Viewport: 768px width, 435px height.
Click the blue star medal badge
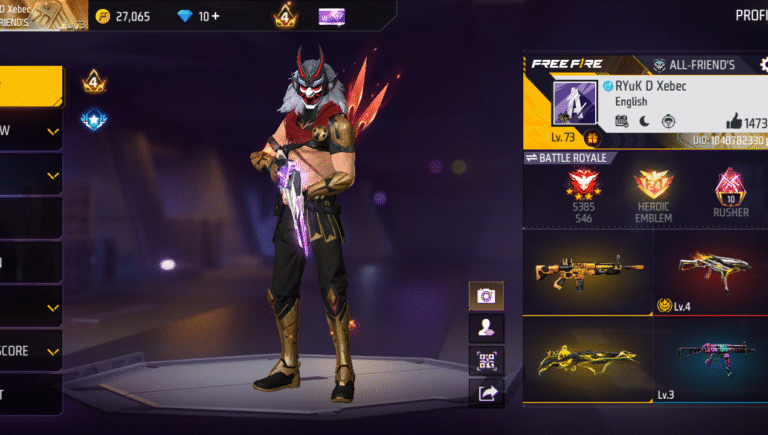click(94, 119)
